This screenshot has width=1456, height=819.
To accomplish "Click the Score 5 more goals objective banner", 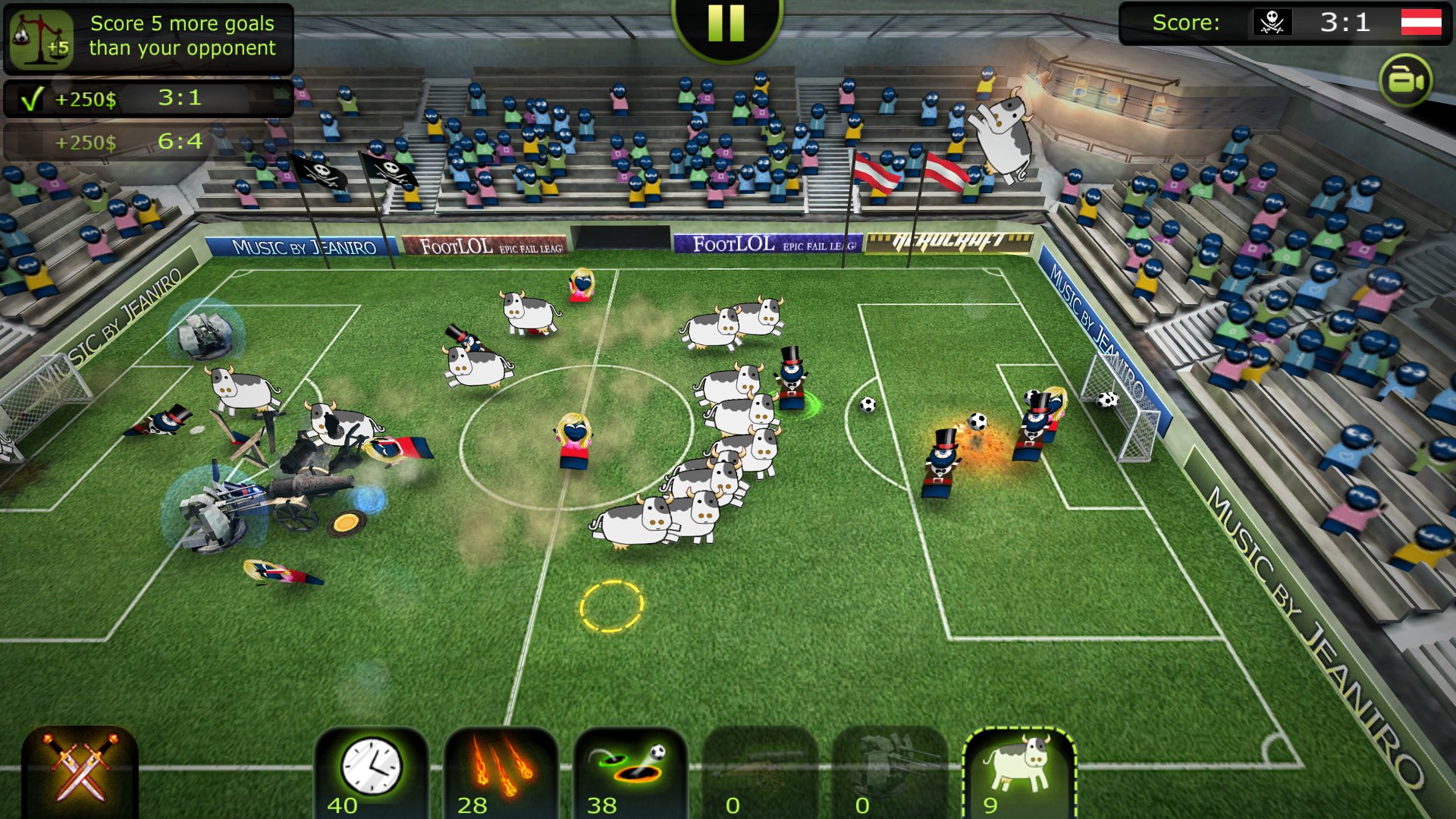I will coord(180,35).
